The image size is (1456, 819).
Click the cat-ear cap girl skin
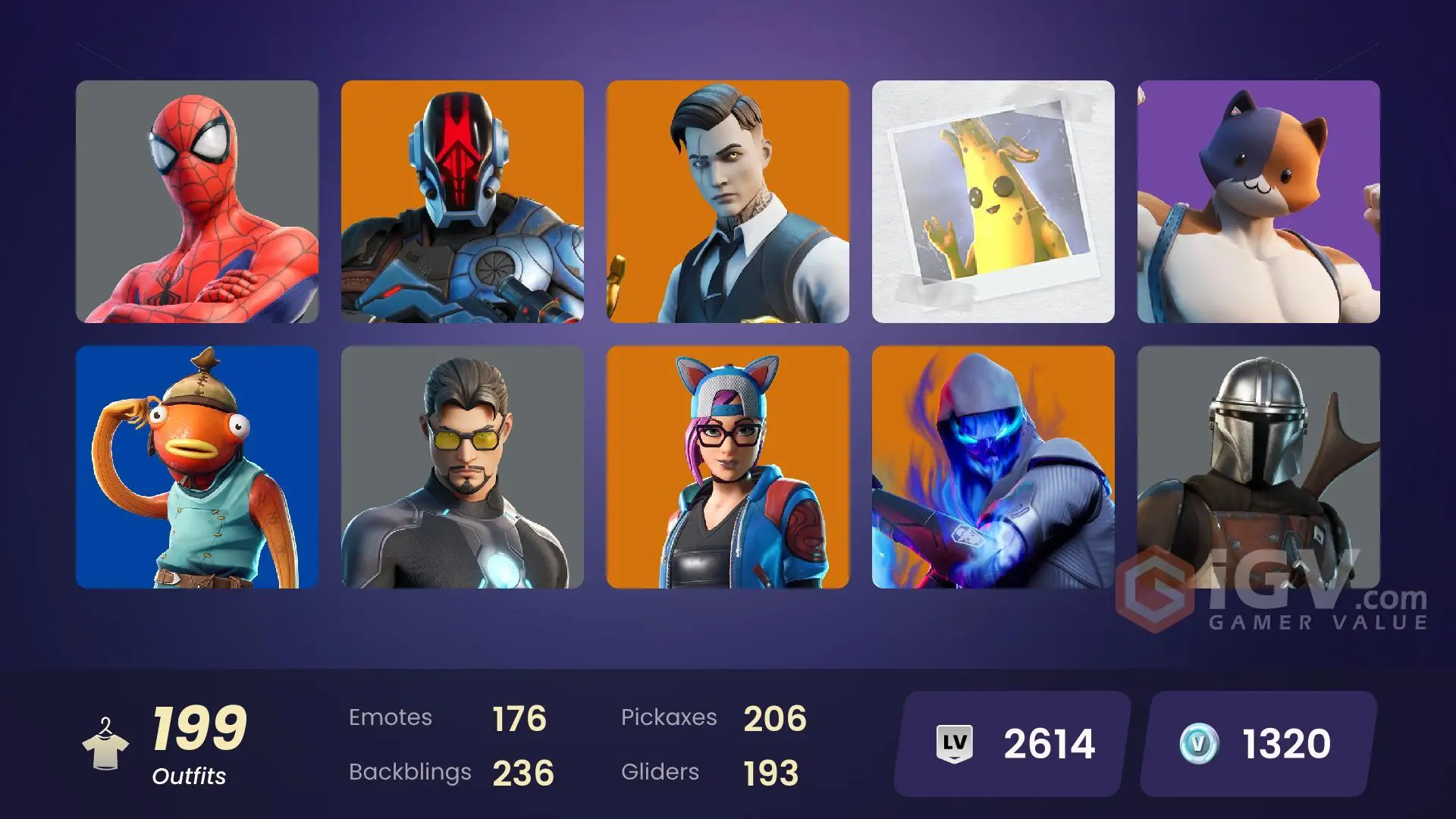pos(728,470)
